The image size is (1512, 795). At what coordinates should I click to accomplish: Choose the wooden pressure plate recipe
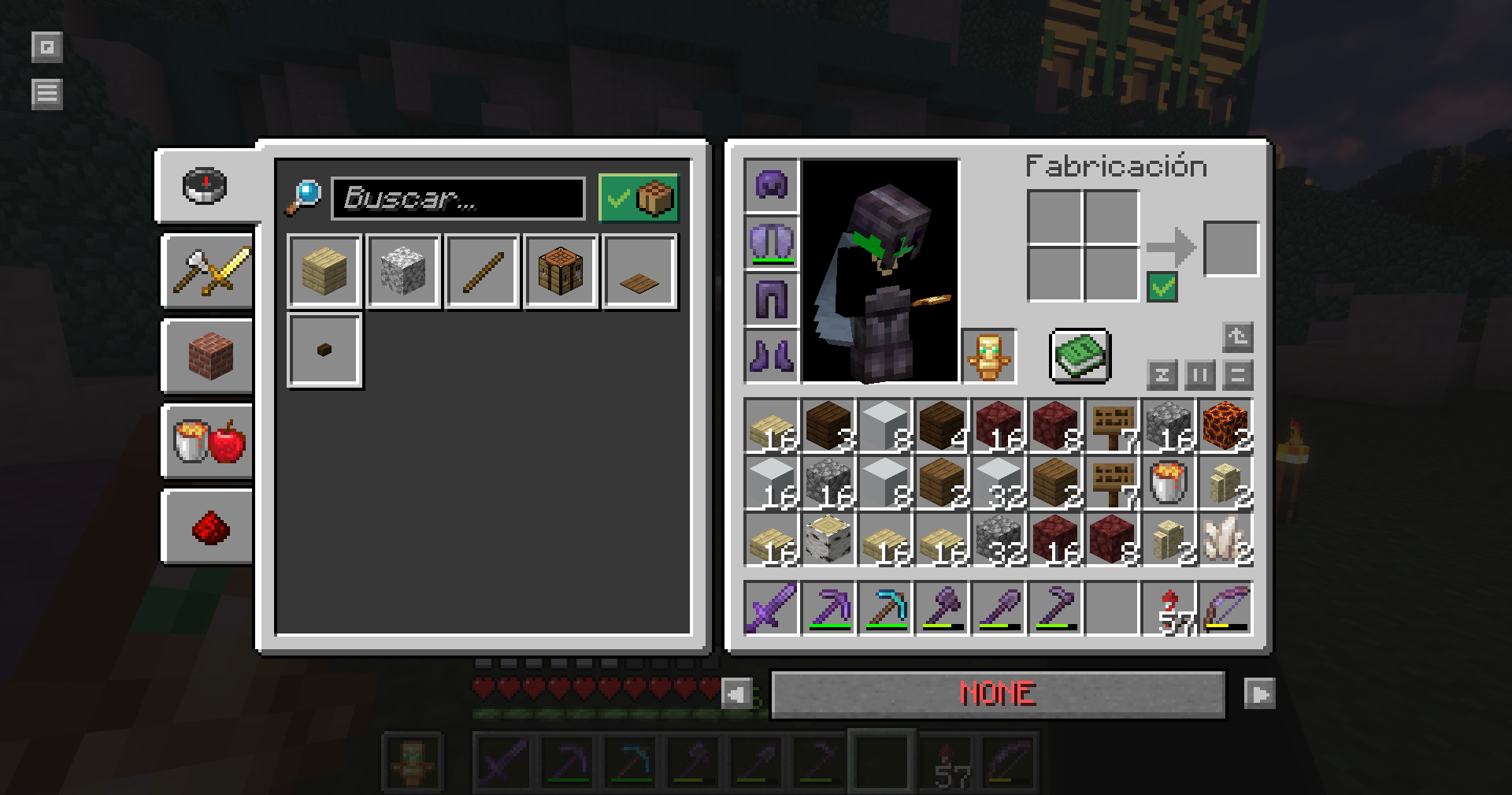click(639, 271)
